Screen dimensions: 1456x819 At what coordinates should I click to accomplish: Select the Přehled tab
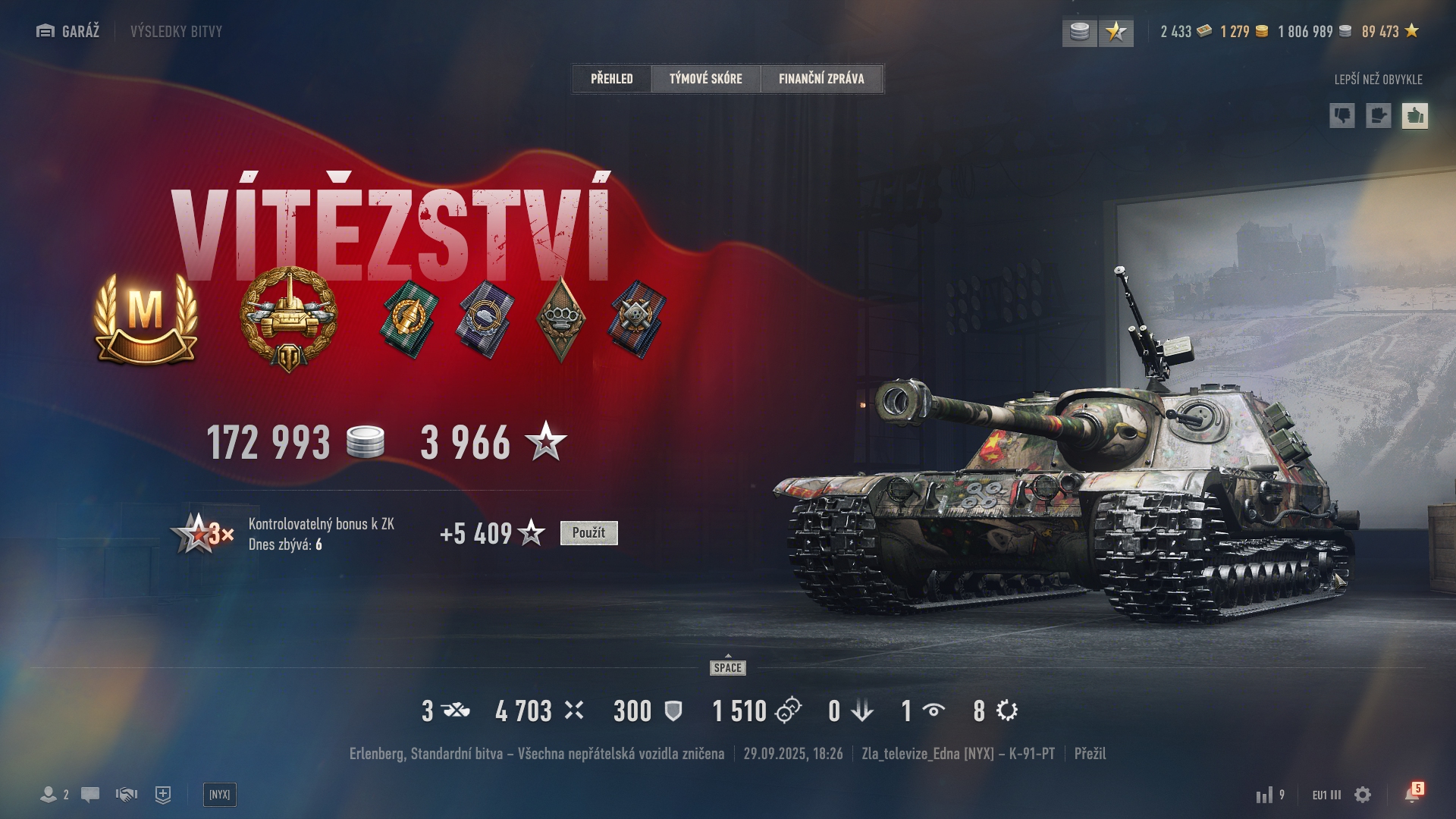pyautogui.click(x=612, y=79)
